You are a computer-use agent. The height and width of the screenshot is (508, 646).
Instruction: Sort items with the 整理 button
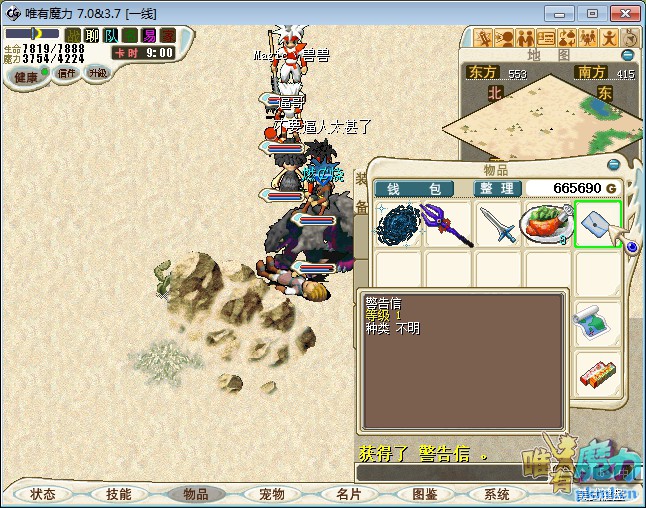[496, 189]
